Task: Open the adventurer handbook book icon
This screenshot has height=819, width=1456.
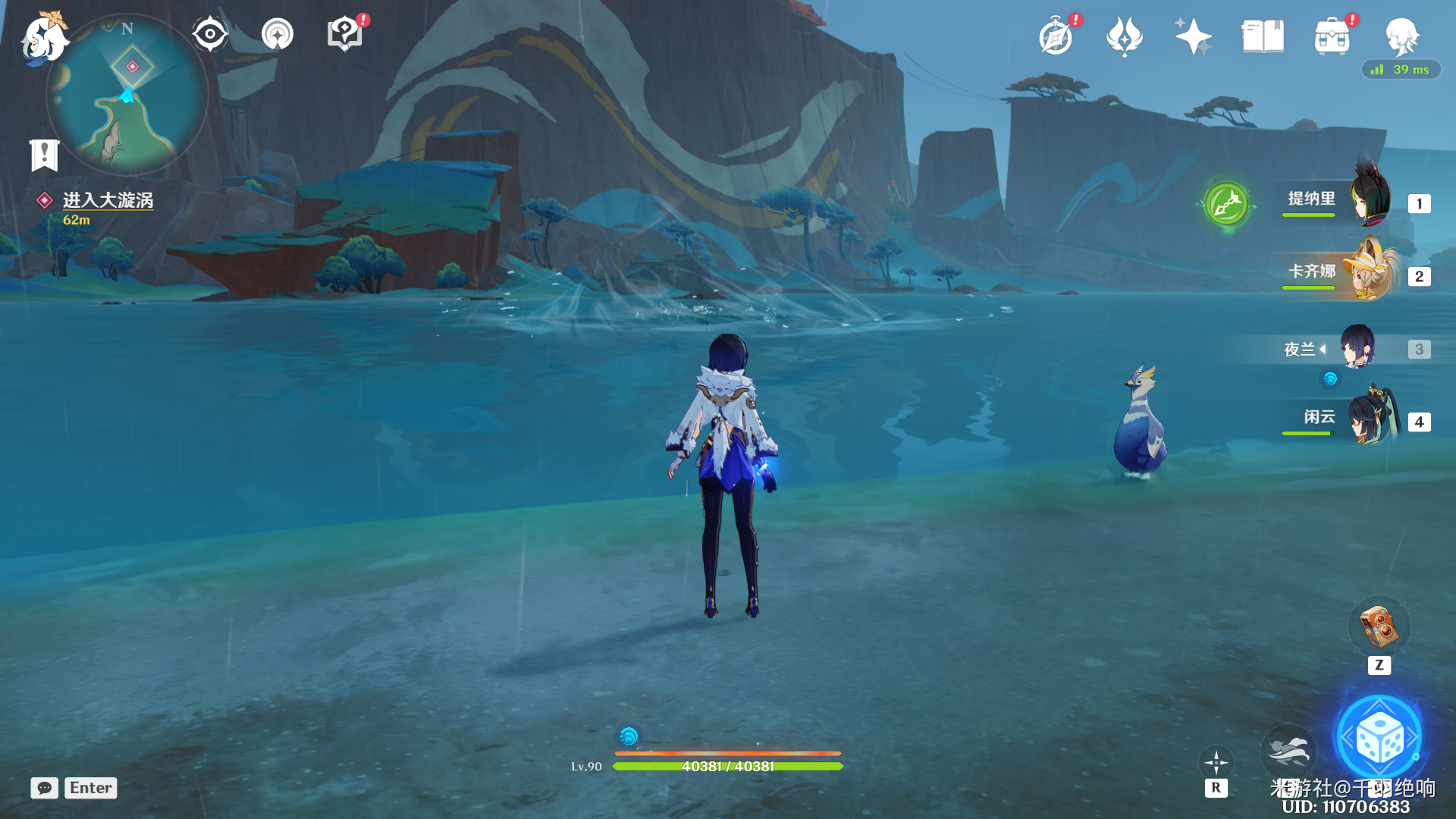Action: [1262, 36]
